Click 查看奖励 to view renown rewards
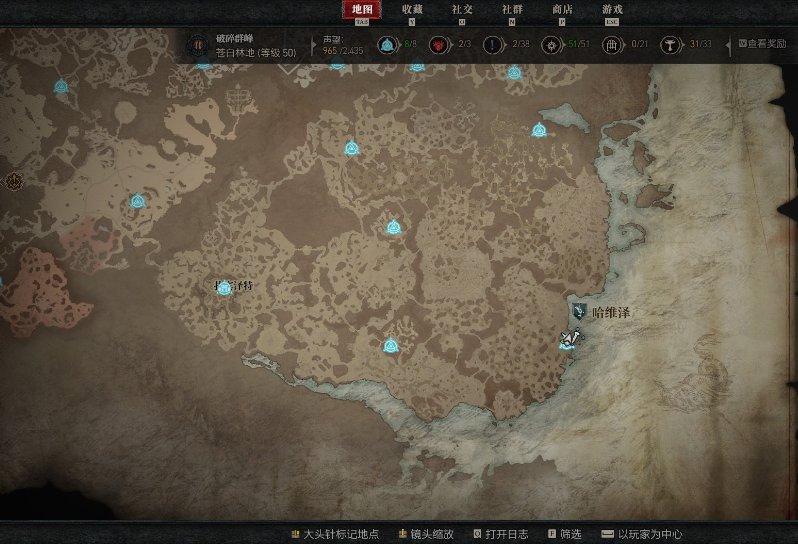Viewport: 798px width, 544px height. click(x=765, y=44)
